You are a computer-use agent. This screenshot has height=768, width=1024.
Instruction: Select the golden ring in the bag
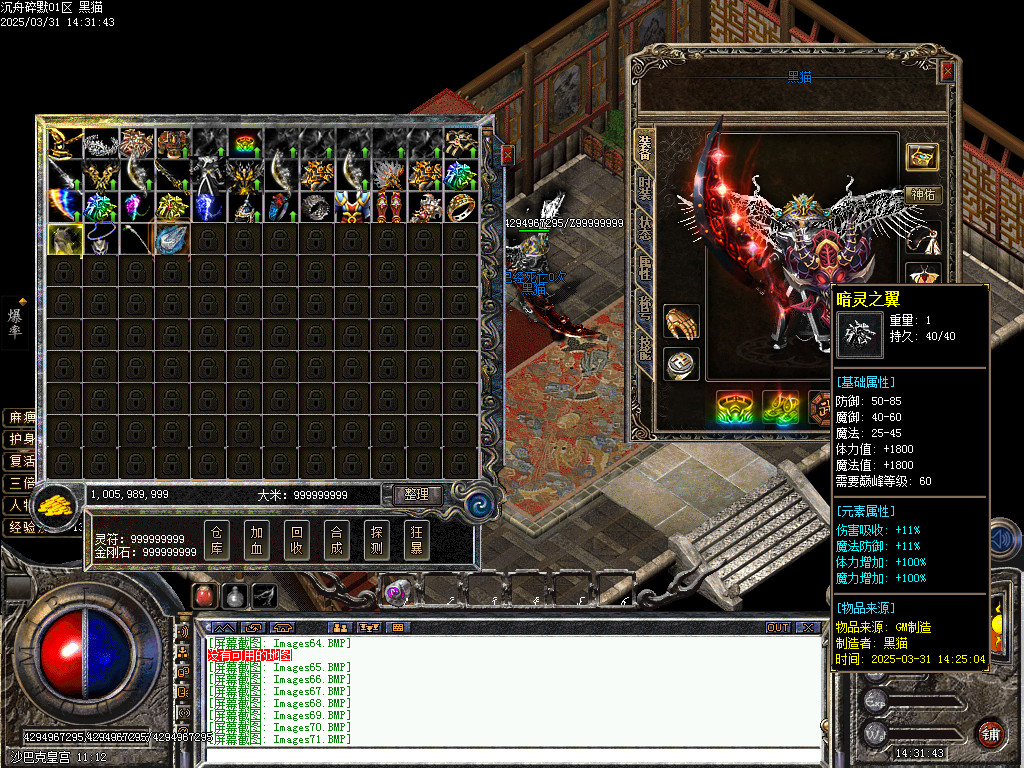[x=461, y=207]
